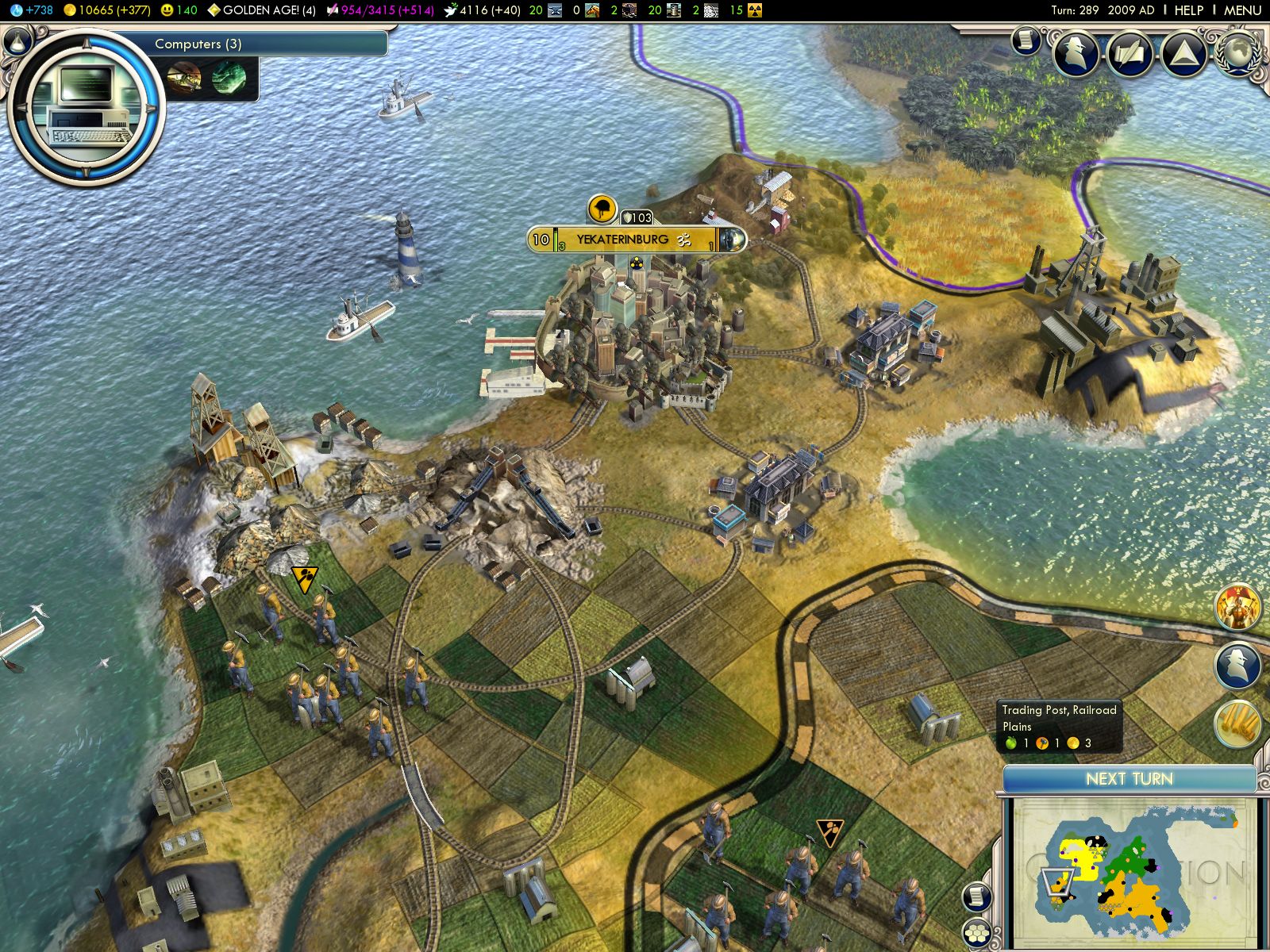
Task: Open the red warrior notification
Action: tap(1237, 608)
